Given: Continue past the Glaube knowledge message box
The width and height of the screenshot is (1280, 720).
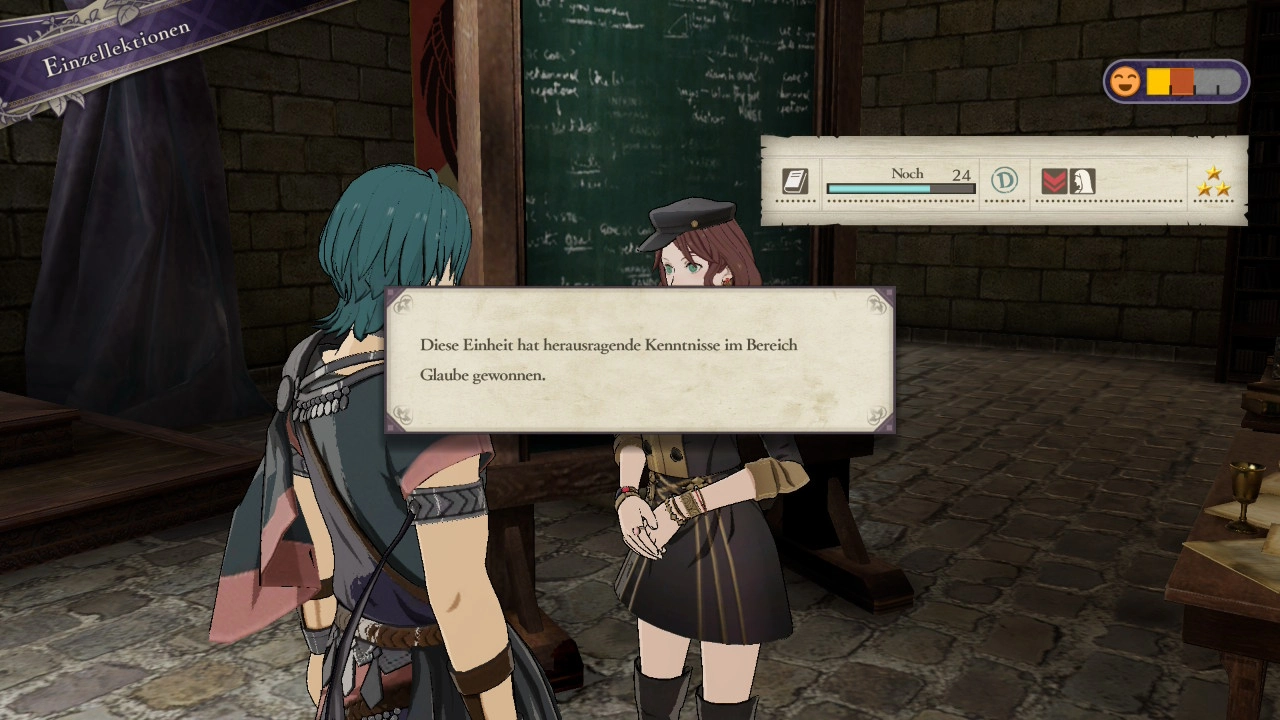Looking at the screenshot, I should [x=640, y=360].
